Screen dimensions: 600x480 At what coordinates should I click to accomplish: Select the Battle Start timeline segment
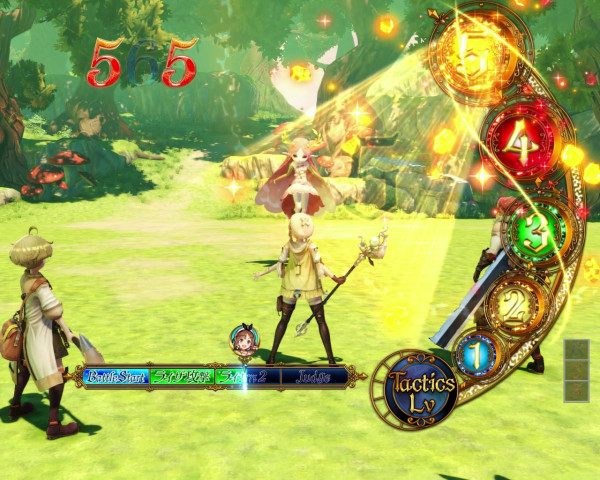pos(117,377)
